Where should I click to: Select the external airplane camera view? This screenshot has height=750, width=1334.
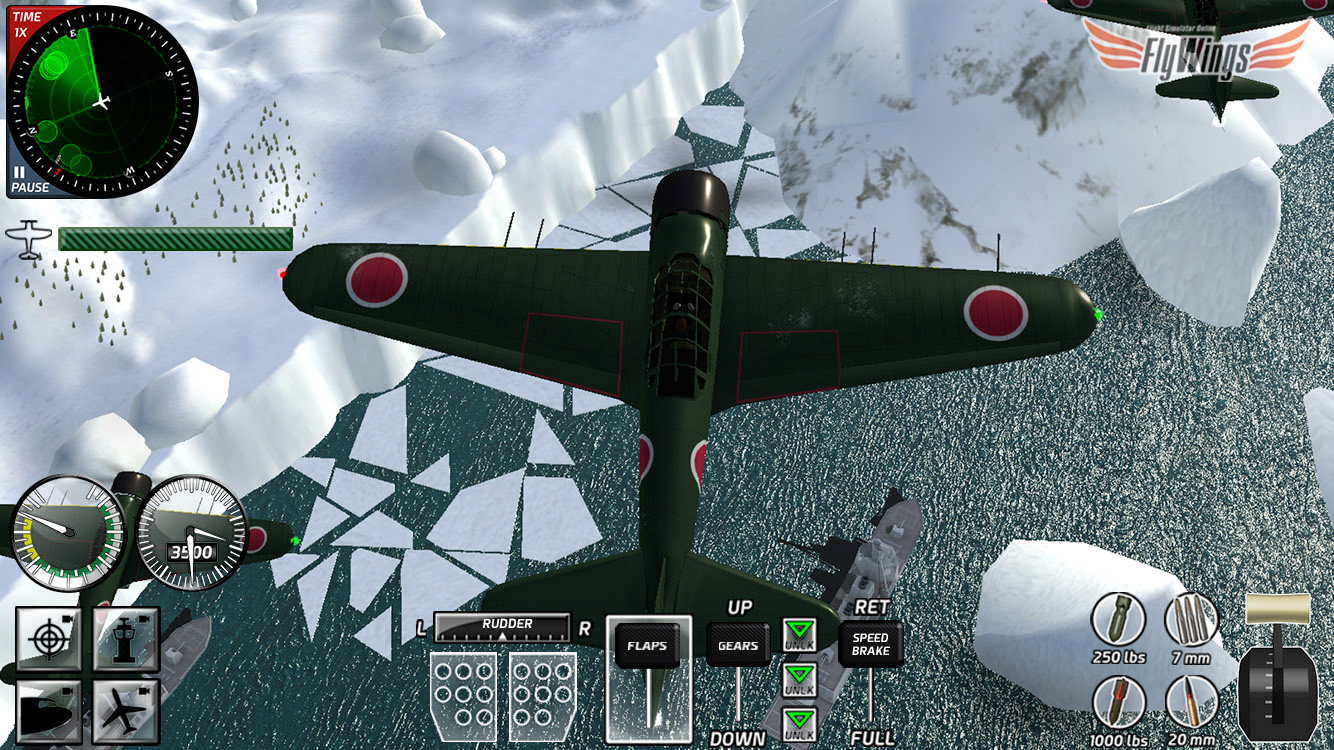pos(126,711)
